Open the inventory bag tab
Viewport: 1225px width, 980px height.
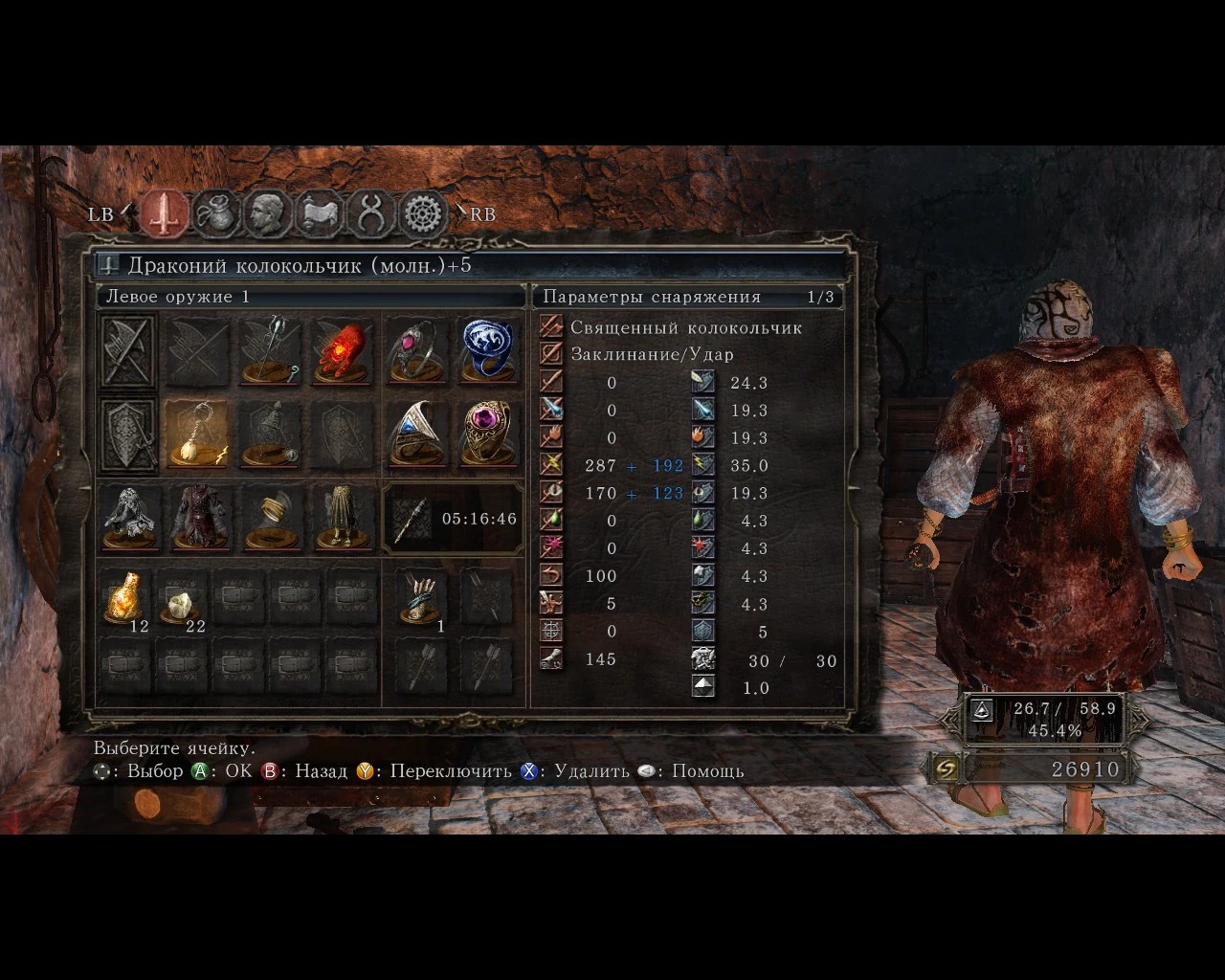click(x=217, y=213)
